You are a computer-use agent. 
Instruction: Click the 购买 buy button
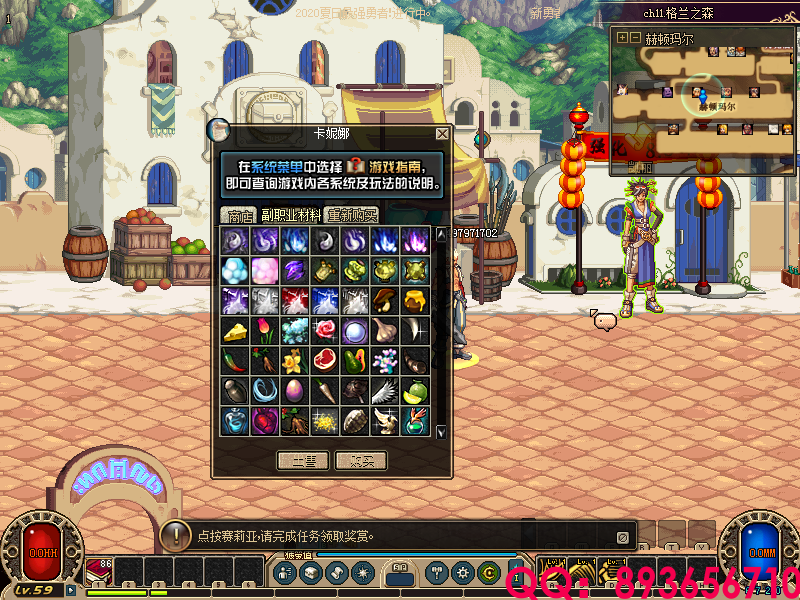(360, 460)
